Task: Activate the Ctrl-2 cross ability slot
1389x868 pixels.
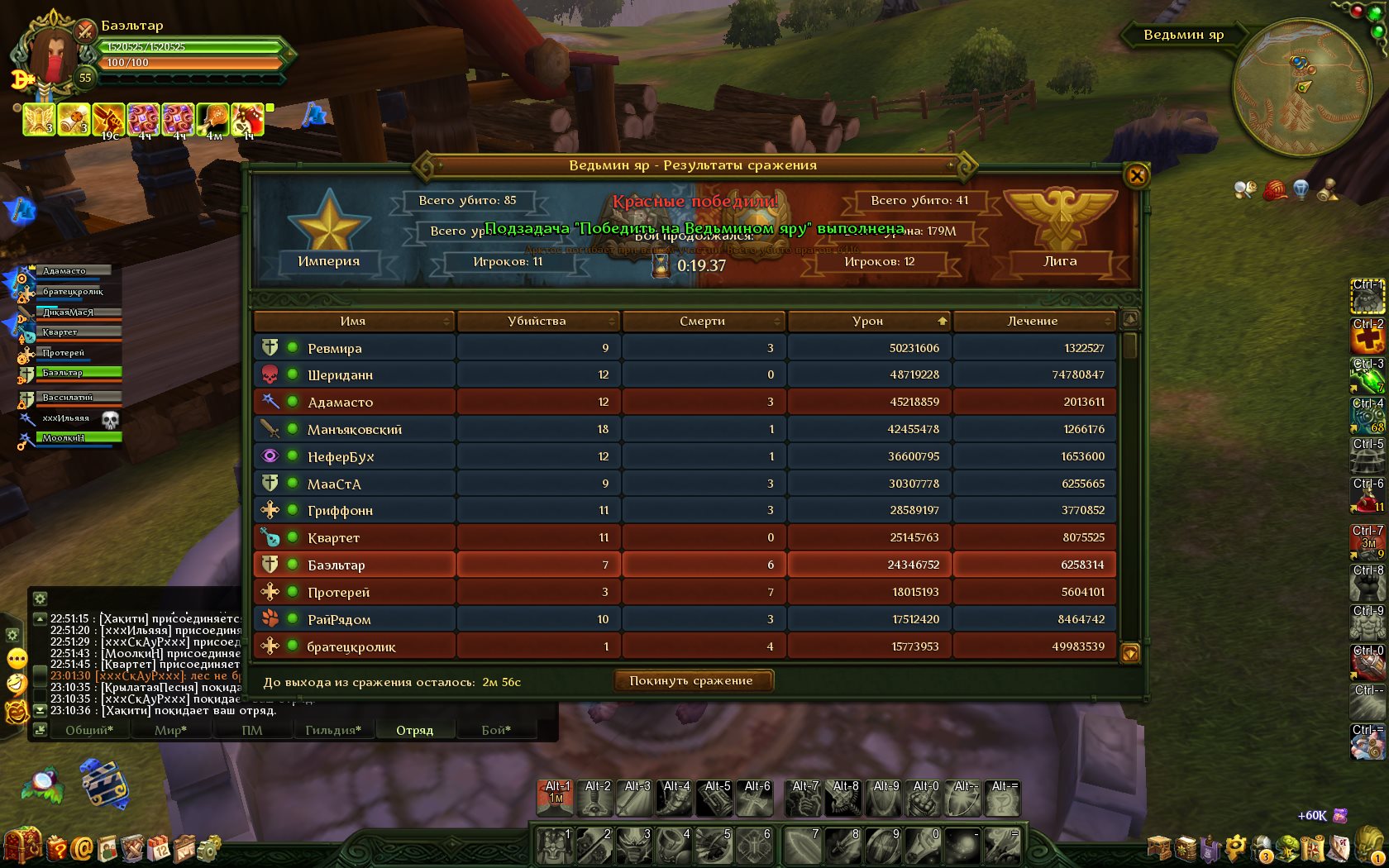Action: tap(1368, 336)
